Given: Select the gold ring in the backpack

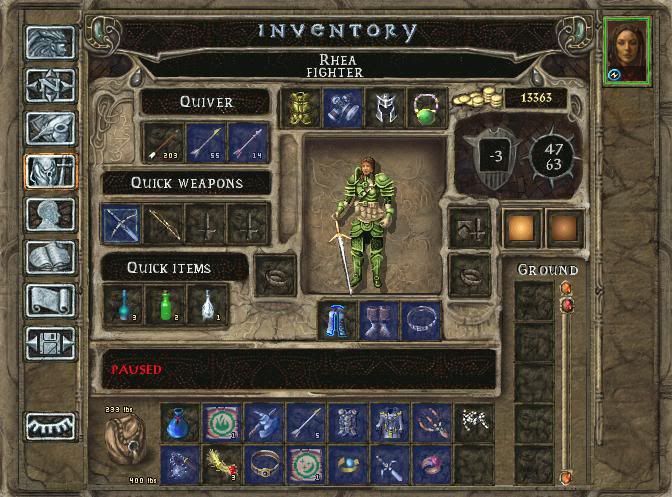Looking at the screenshot, I should [x=264, y=464].
